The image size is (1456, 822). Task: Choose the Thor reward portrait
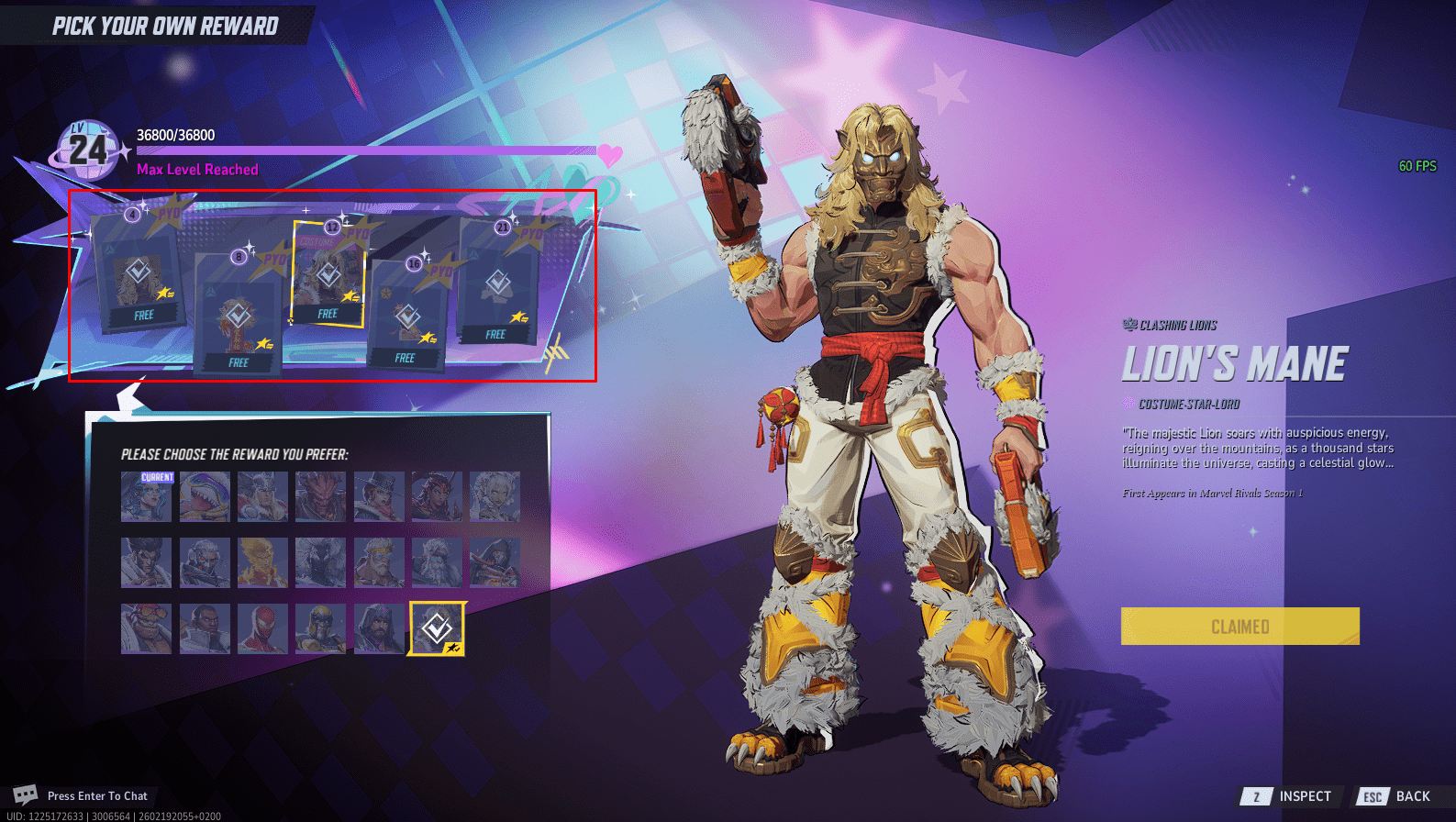pos(262,496)
